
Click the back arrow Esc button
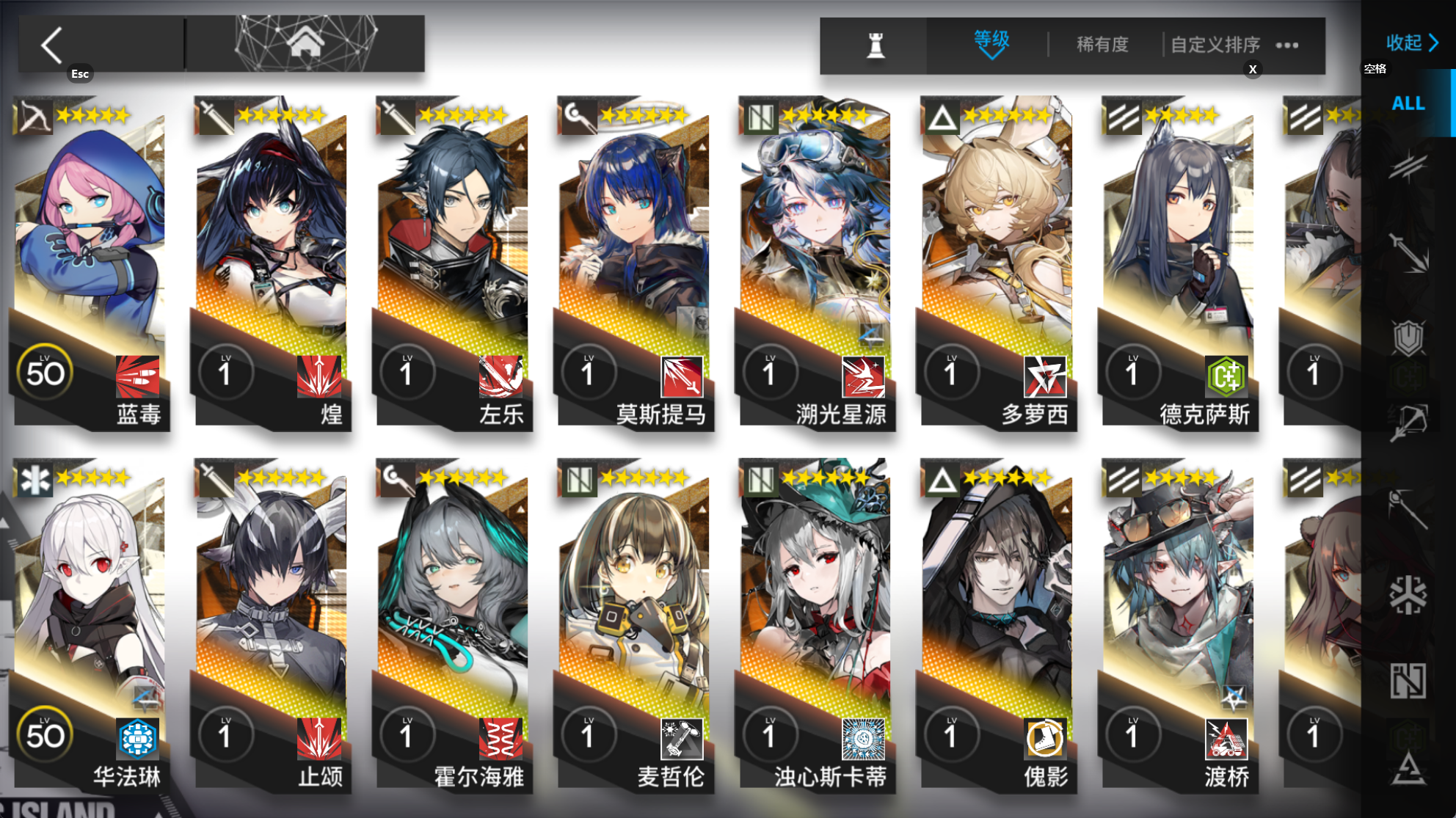click(x=51, y=43)
